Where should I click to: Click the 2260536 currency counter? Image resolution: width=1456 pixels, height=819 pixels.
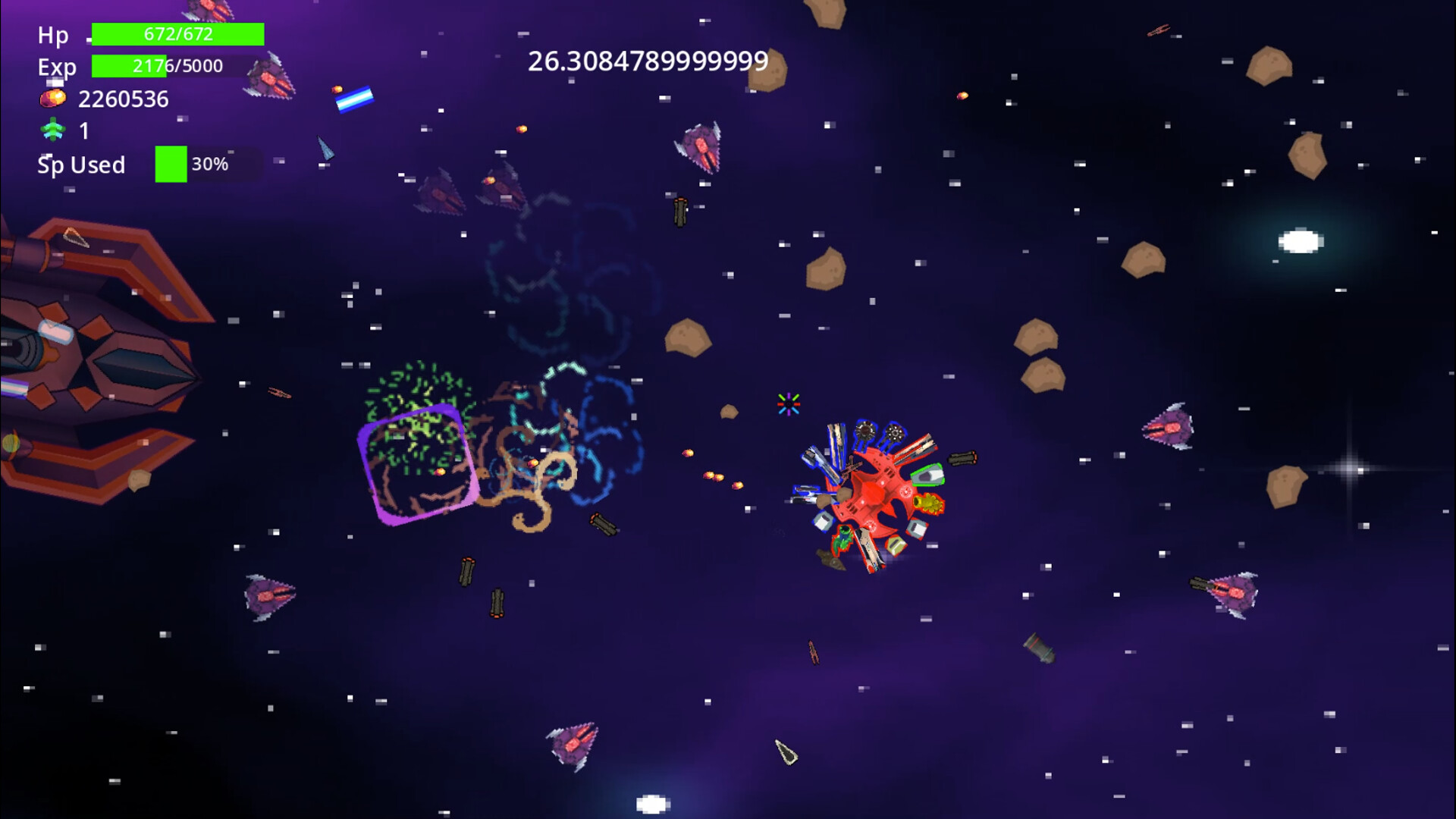pyautogui.click(x=124, y=98)
